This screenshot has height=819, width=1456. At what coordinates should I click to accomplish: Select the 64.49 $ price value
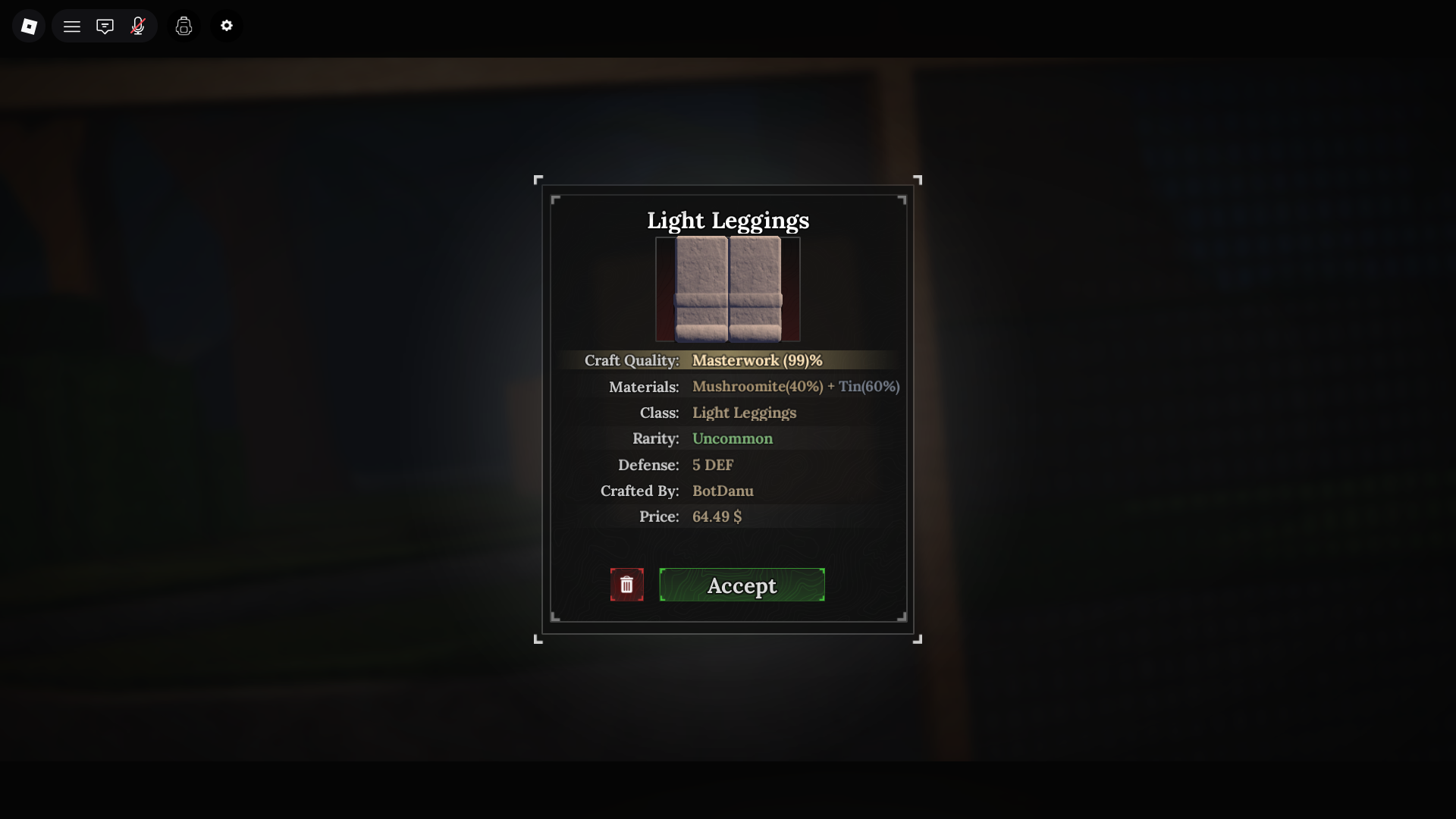coord(717,516)
